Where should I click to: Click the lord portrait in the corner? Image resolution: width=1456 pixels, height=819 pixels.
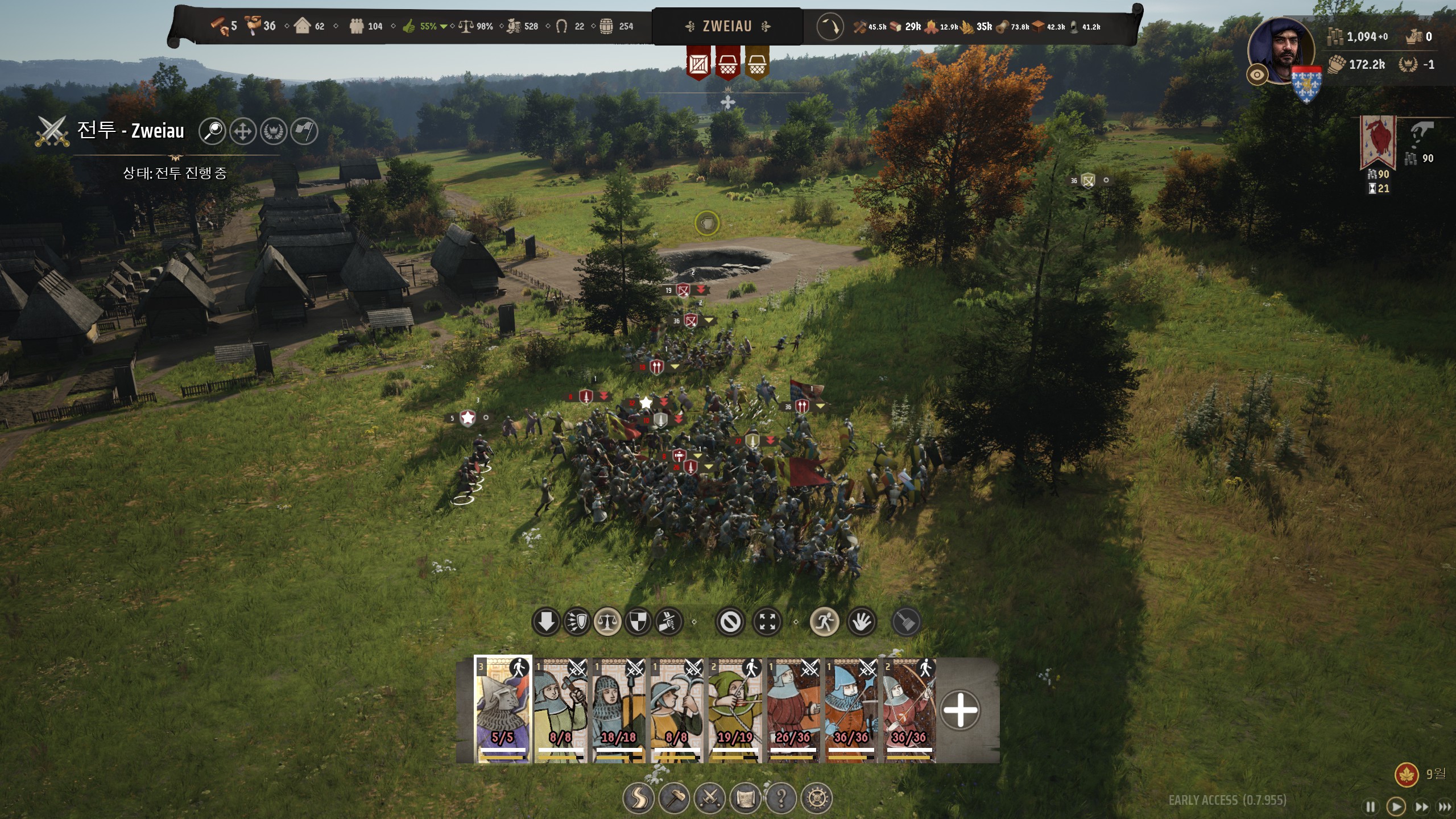click(1282, 51)
